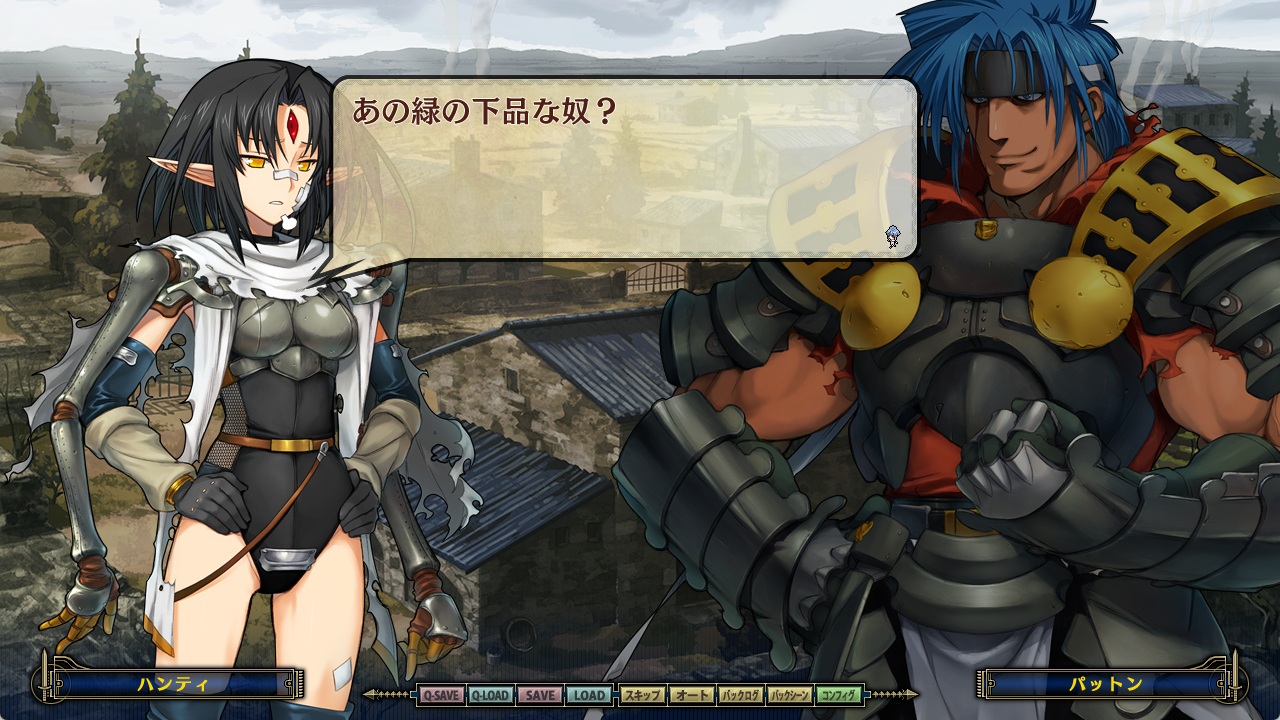Quick load with the Q-LOAD button
1280x720 pixels.
490,695
